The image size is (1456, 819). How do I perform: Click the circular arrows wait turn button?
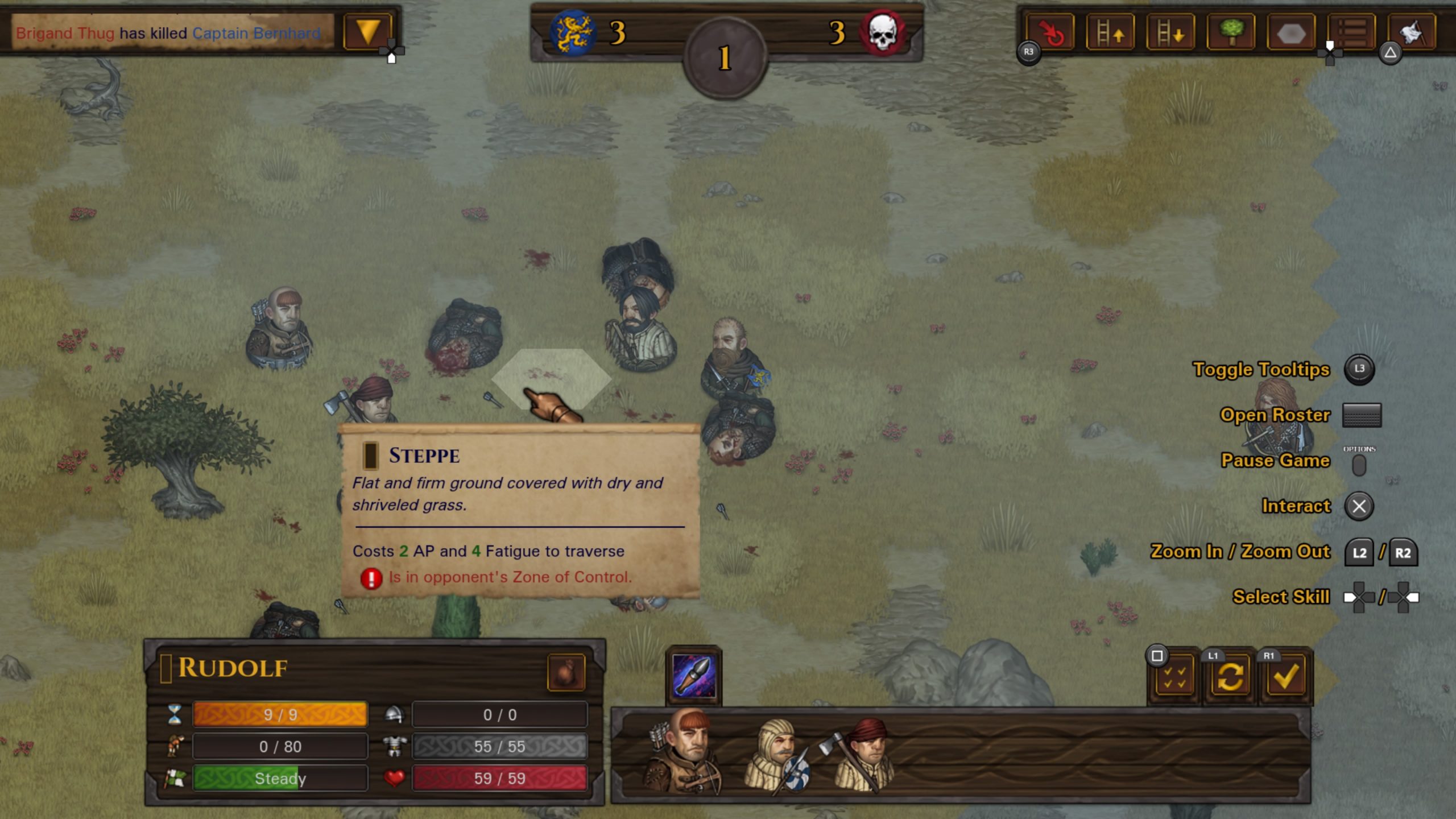click(1230, 677)
